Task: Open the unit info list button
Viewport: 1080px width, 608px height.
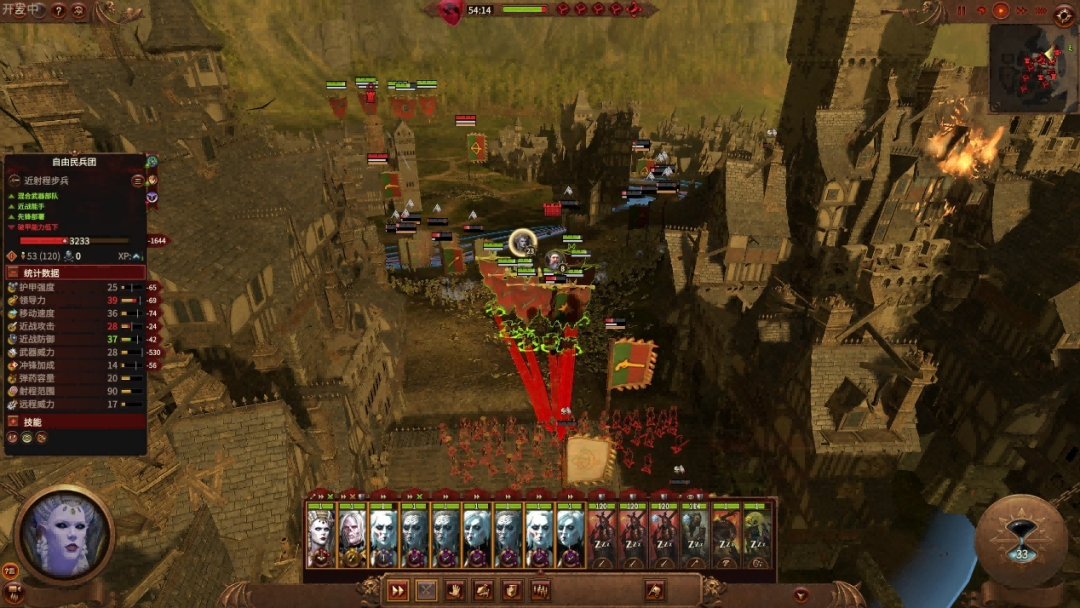Action: [138, 181]
